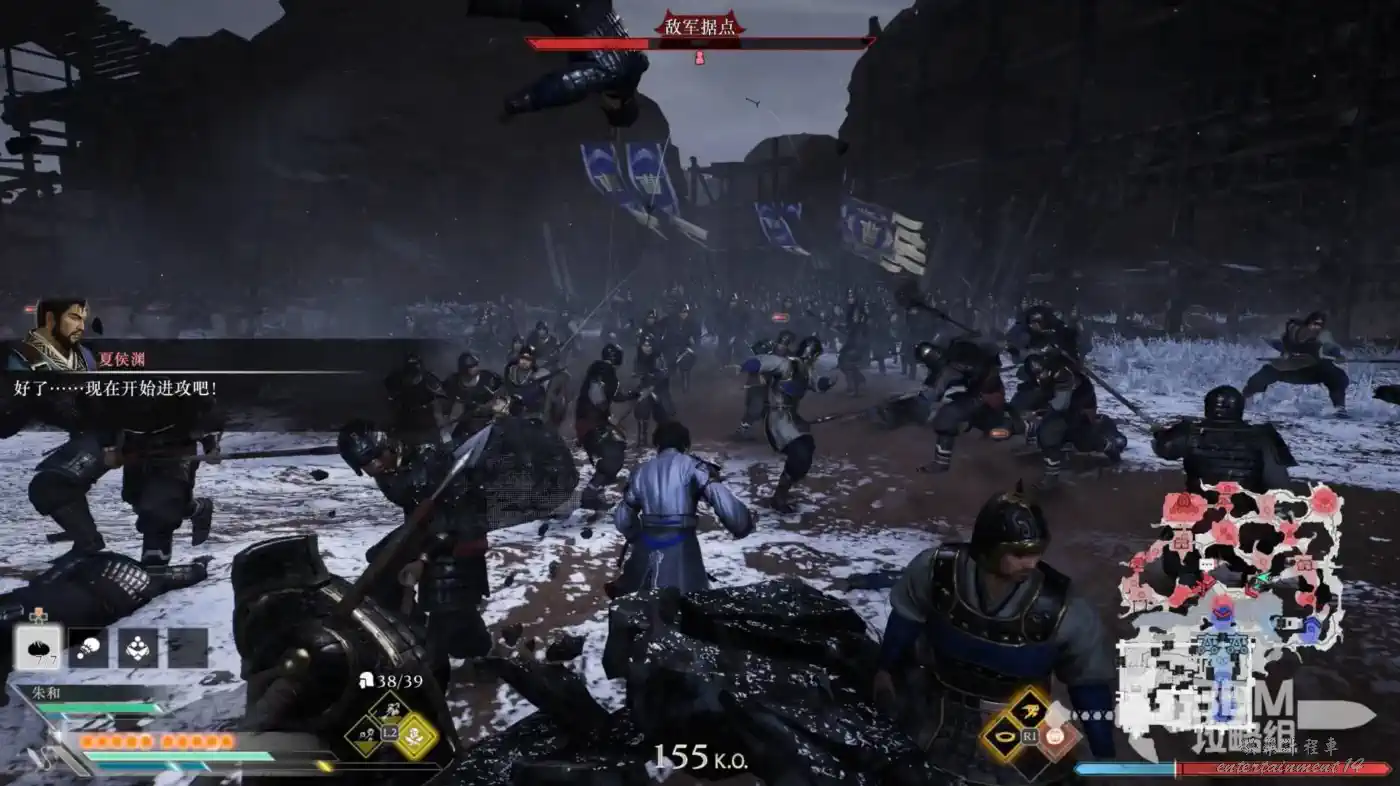Viewport: 1400px width, 786px height.
Task: Activate the running figure battle art
Action: 1030,711
